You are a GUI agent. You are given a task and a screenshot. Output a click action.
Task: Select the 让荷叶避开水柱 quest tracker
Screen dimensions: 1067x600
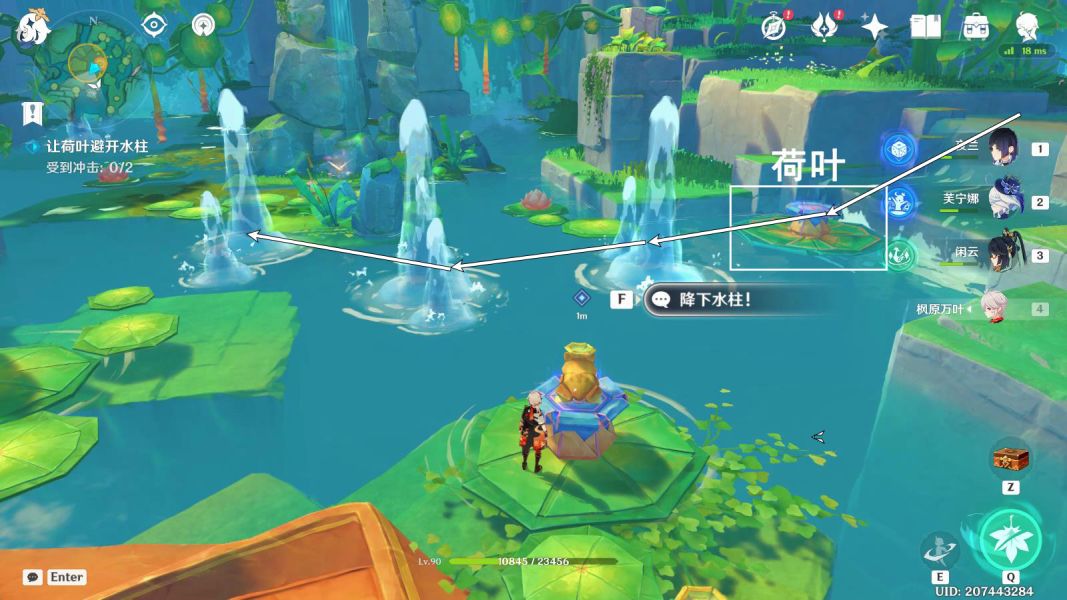[x=97, y=146]
